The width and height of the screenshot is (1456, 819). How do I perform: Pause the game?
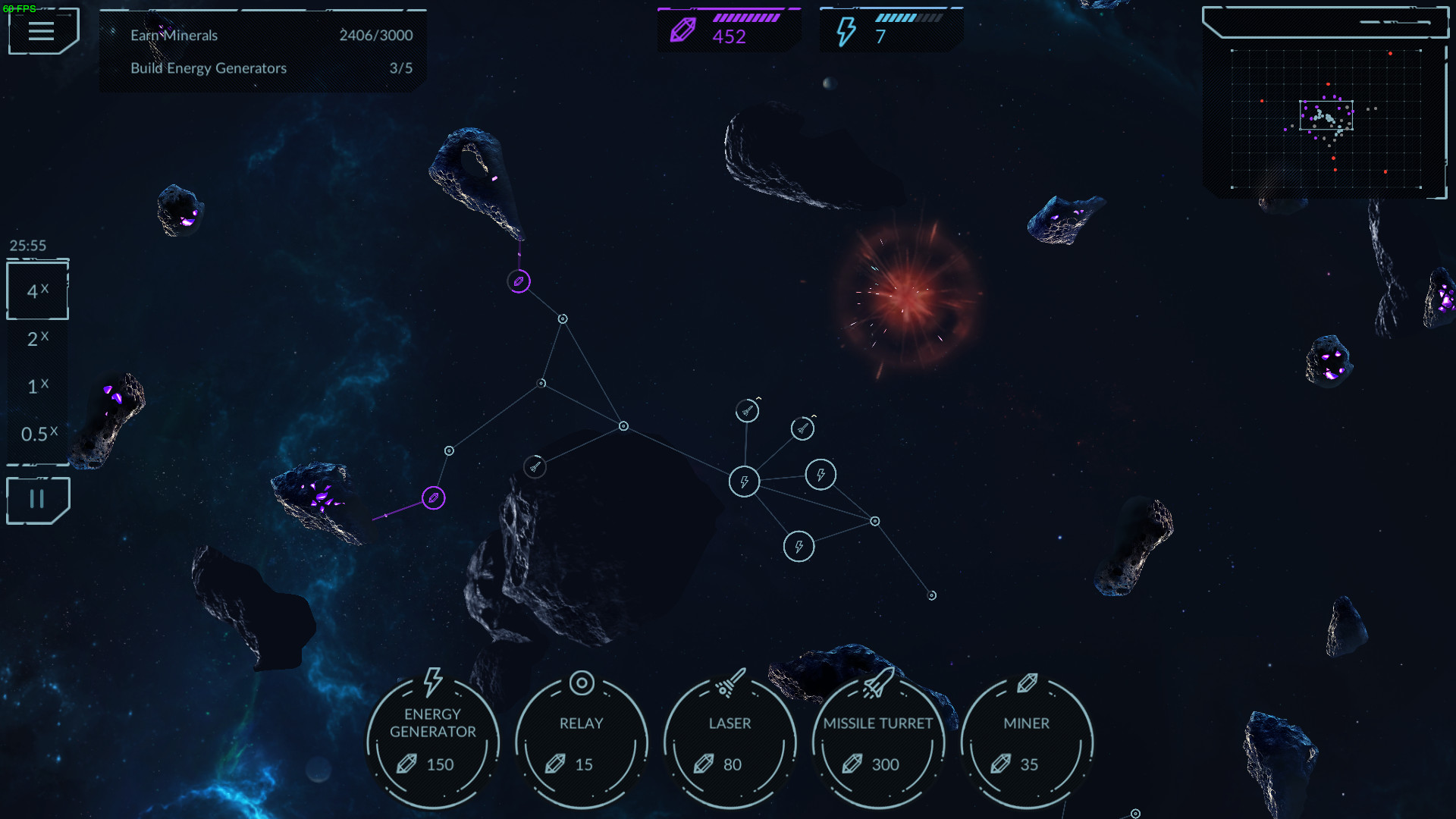pyautogui.click(x=37, y=500)
